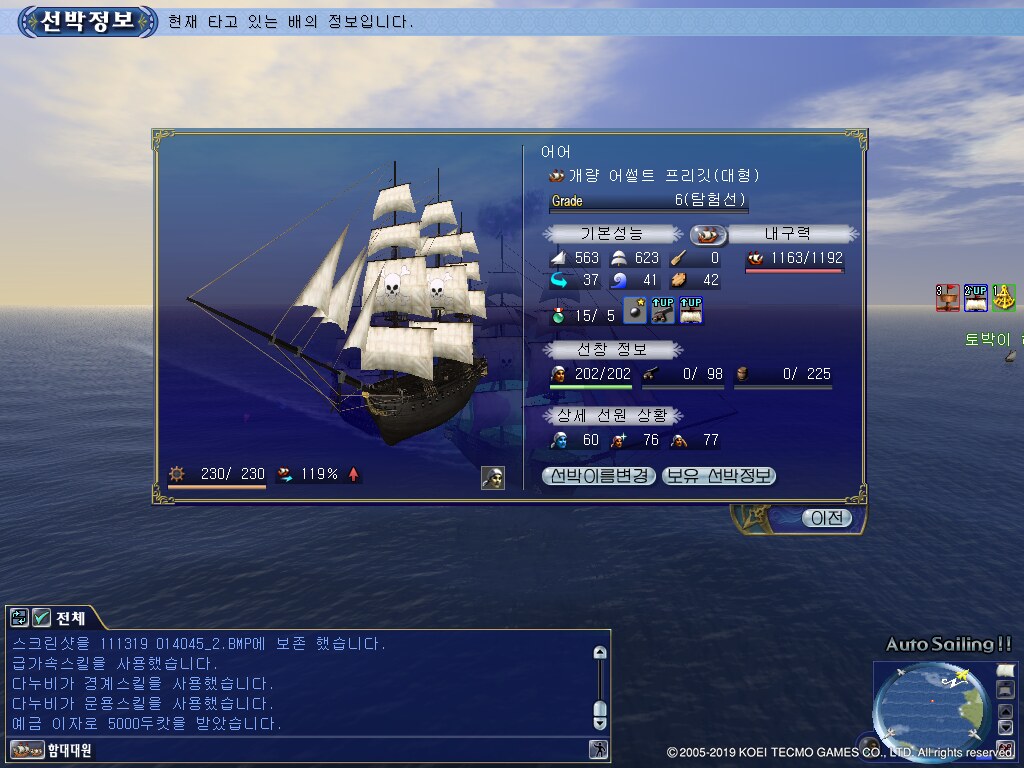Switch to the 전체 chat tab
The width and height of the screenshot is (1024, 768).
tap(70, 618)
